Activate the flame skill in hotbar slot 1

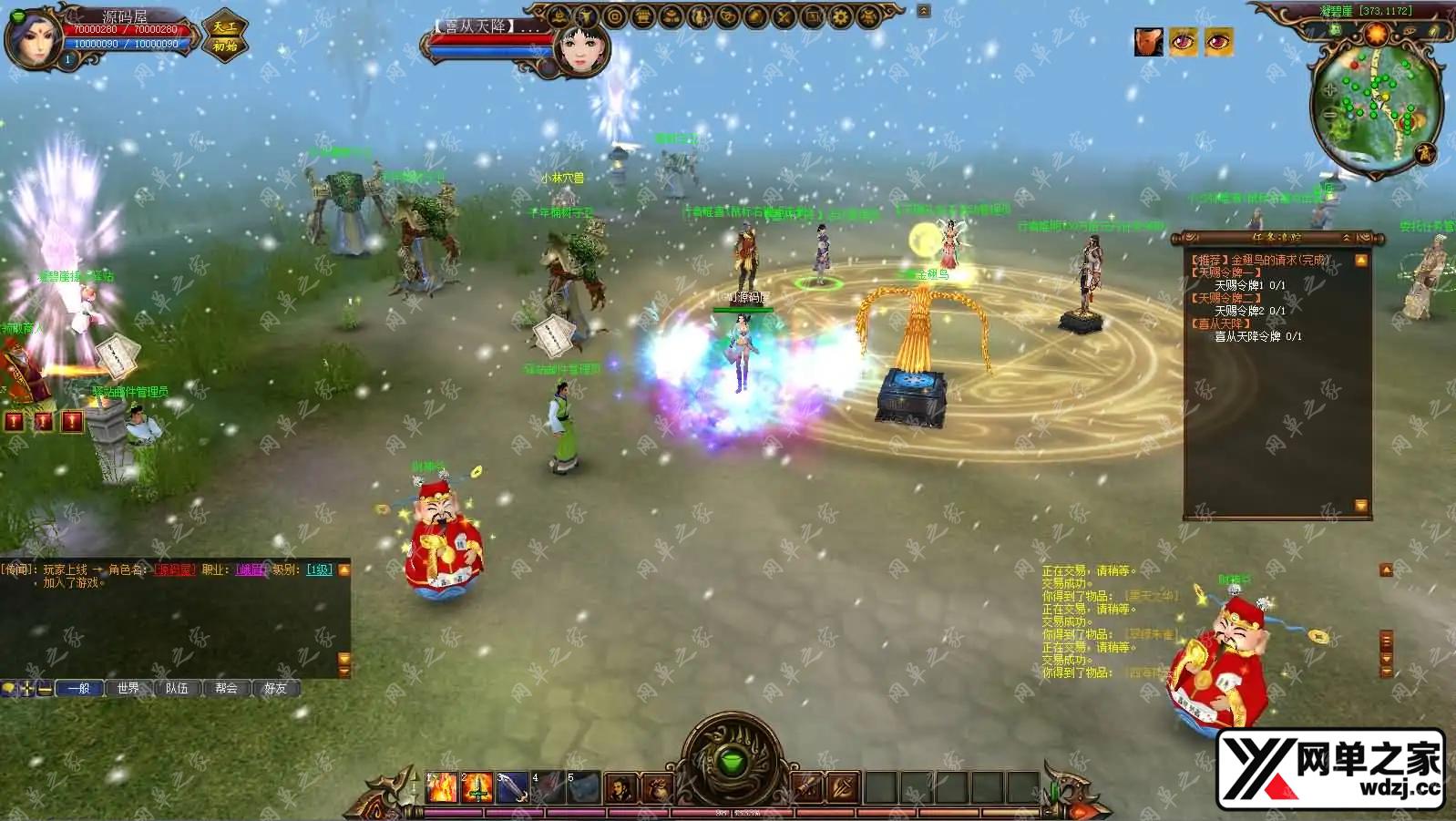(x=442, y=787)
